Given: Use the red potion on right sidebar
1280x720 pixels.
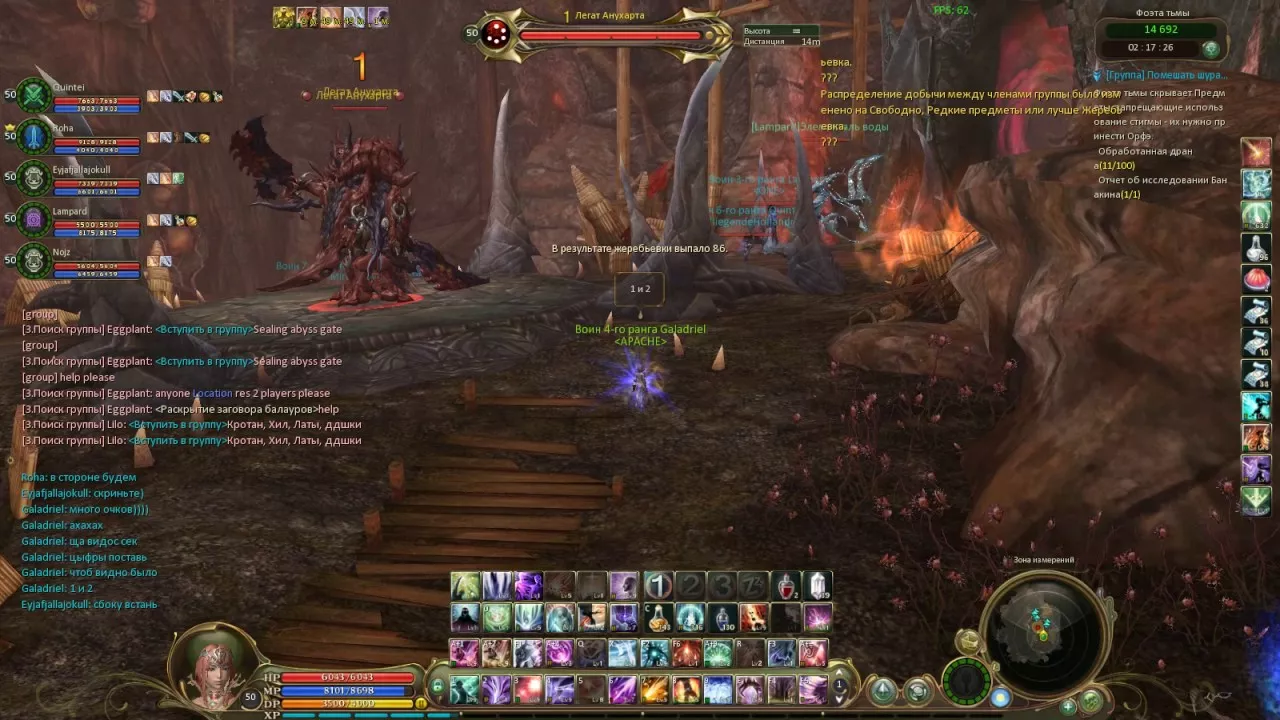Looking at the screenshot, I should 1256,278.
